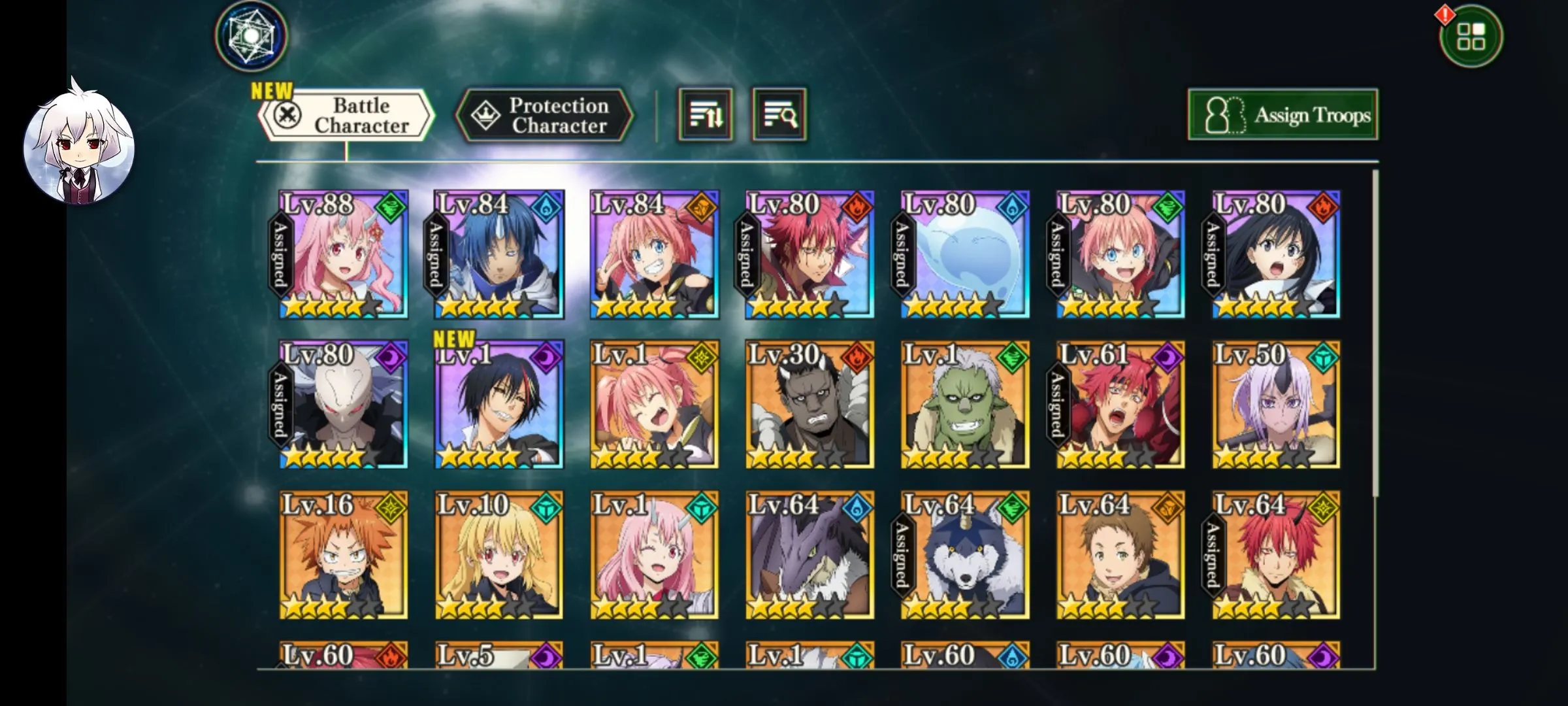Select the Lv.88 pink-haired character card
Screen dimensions: 1568x706
click(x=344, y=255)
